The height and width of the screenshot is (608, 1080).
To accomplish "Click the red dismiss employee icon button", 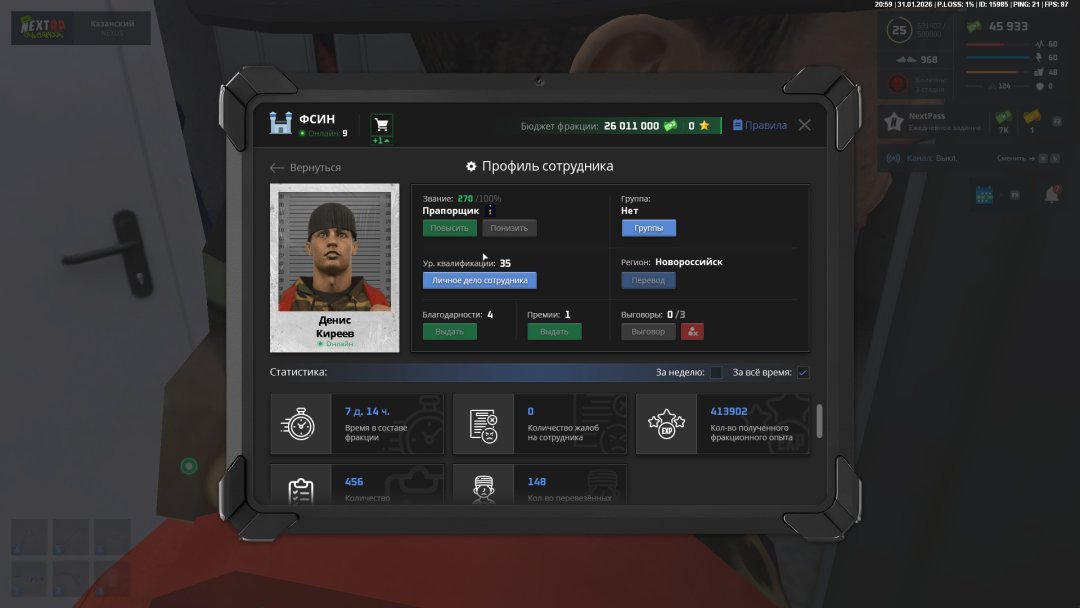I will coord(692,331).
